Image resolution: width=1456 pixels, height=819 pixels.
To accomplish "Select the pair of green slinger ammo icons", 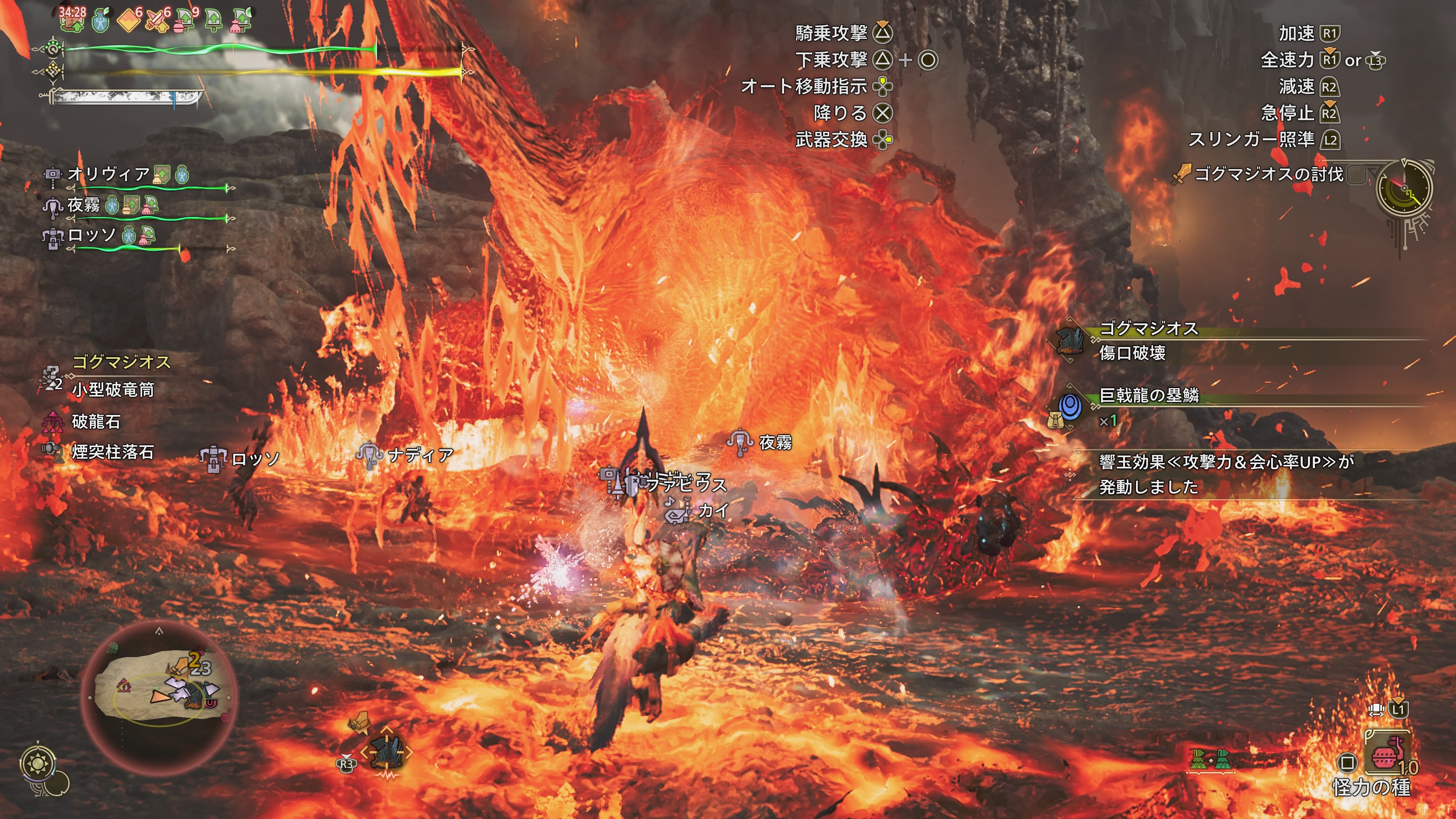I will pos(1210,759).
